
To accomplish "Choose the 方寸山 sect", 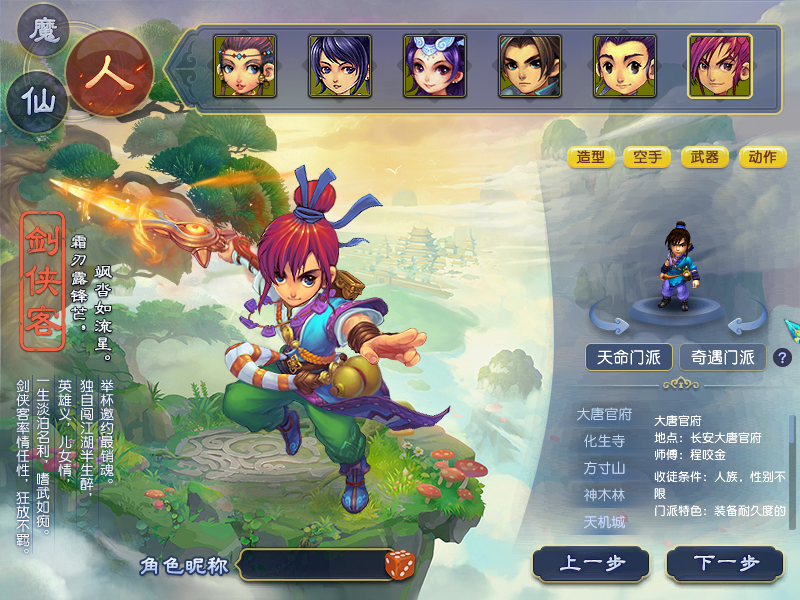I will tap(604, 468).
